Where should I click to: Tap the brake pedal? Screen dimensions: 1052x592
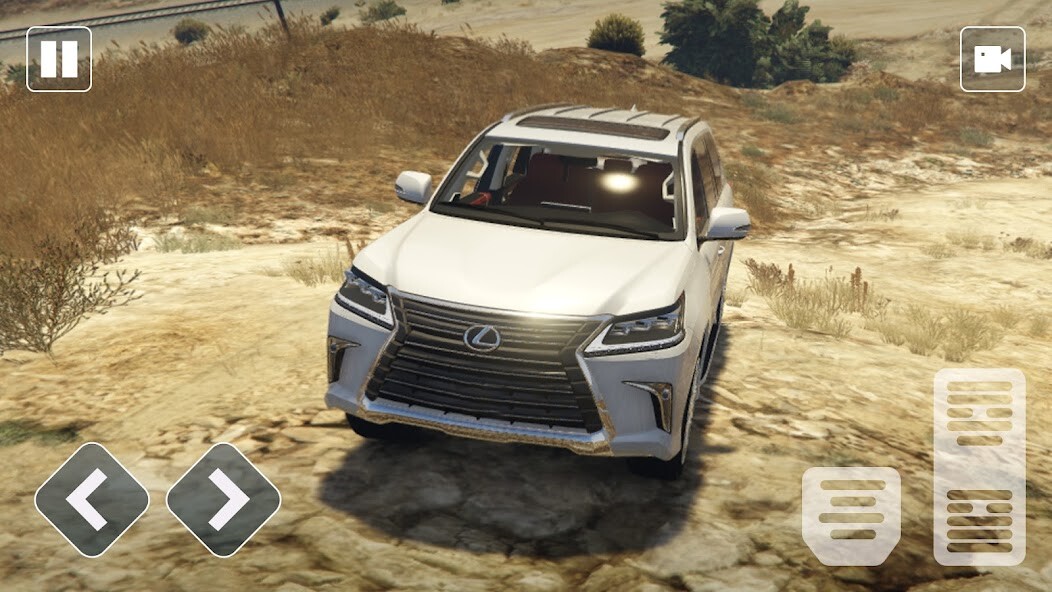click(851, 515)
